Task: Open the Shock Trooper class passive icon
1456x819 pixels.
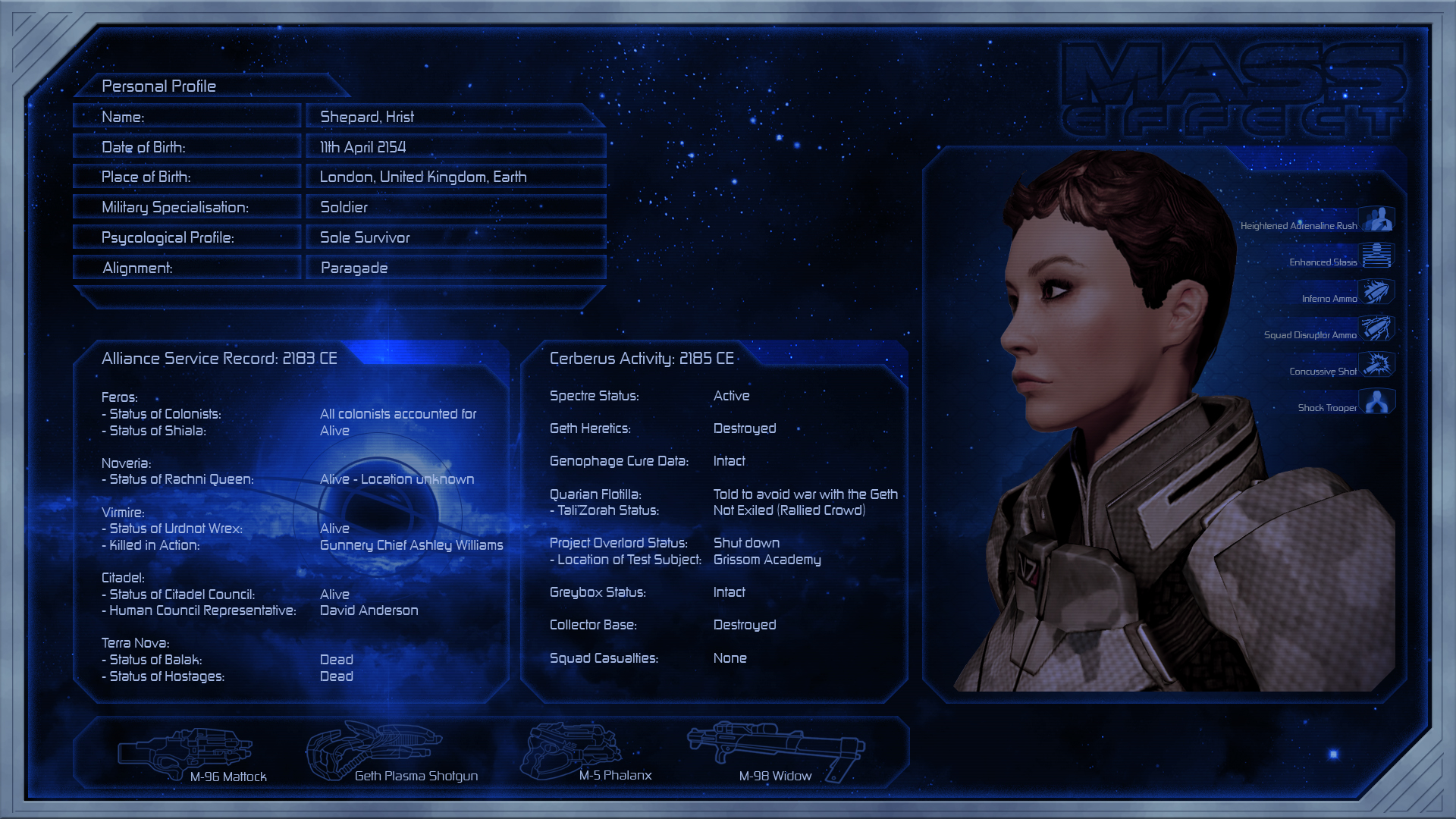Action: [1376, 401]
